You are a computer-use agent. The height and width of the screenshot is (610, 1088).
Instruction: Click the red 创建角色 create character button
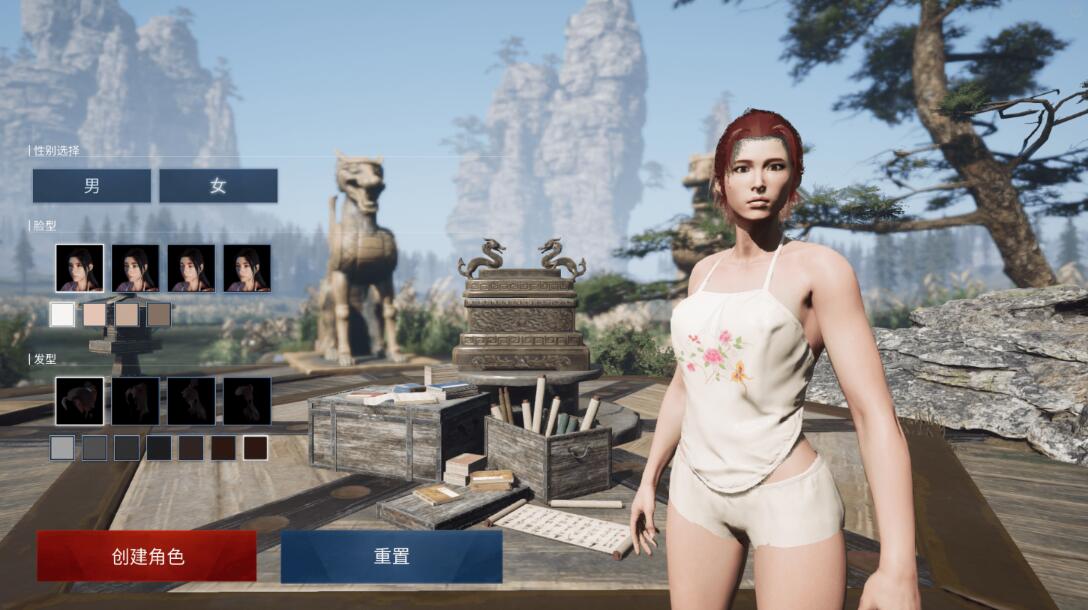coord(147,556)
